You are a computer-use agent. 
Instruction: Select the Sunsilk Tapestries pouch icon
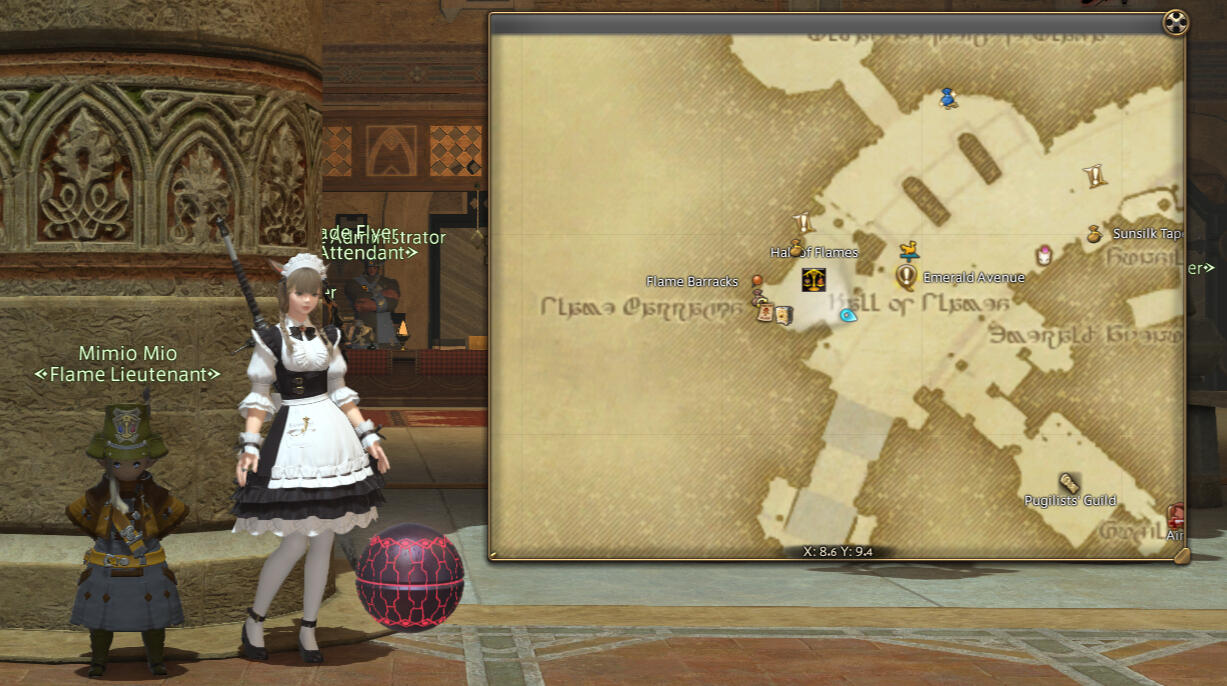[1094, 234]
